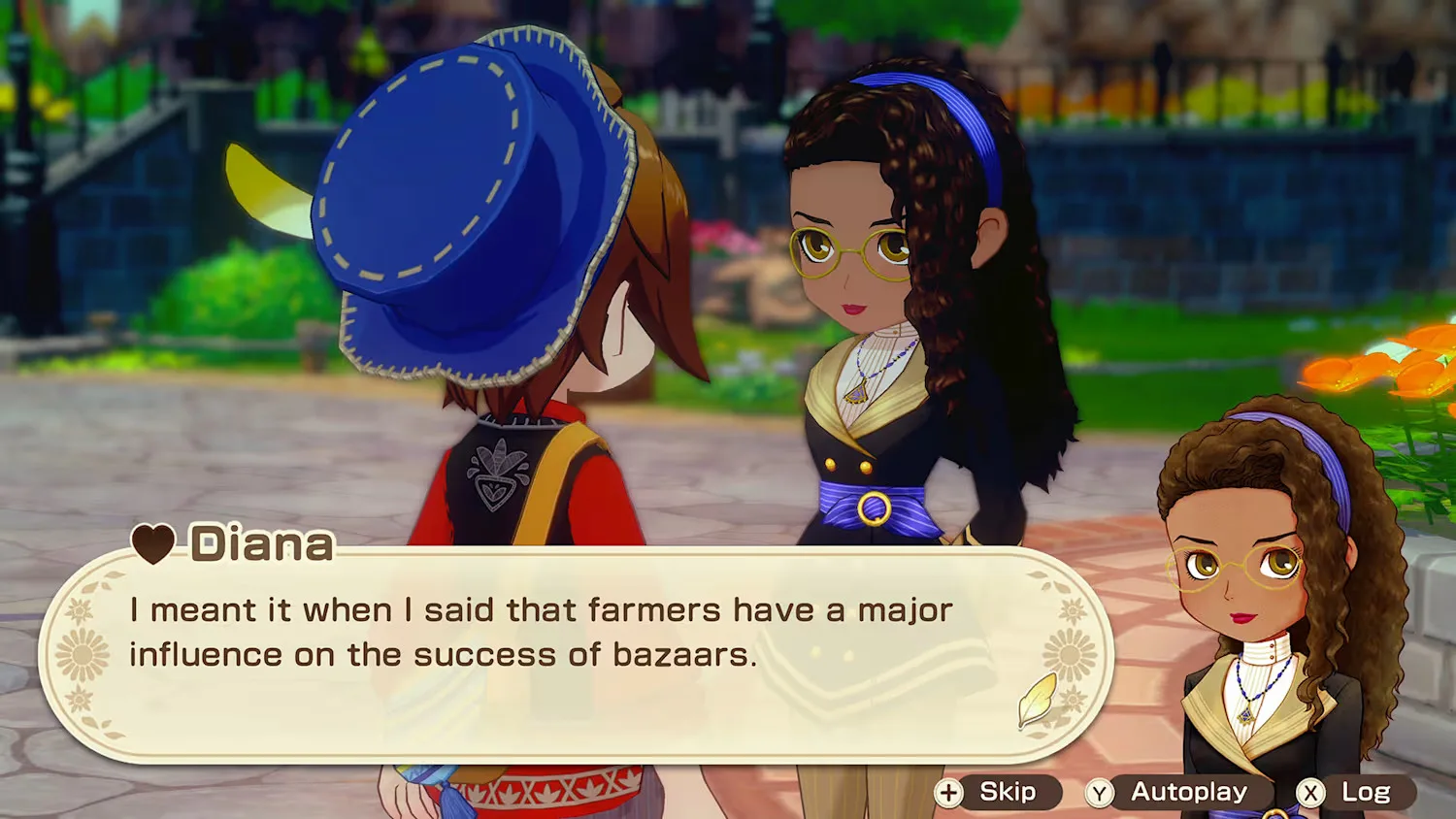The width and height of the screenshot is (1456, 819).
Task: Click the Log label in the bottom bar
Action: point(1369,793)
